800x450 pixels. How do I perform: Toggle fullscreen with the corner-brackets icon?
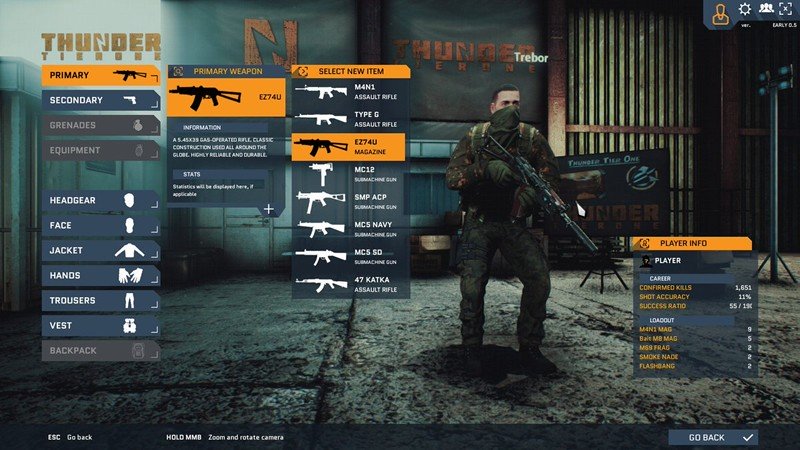click(x=787, y=10)
